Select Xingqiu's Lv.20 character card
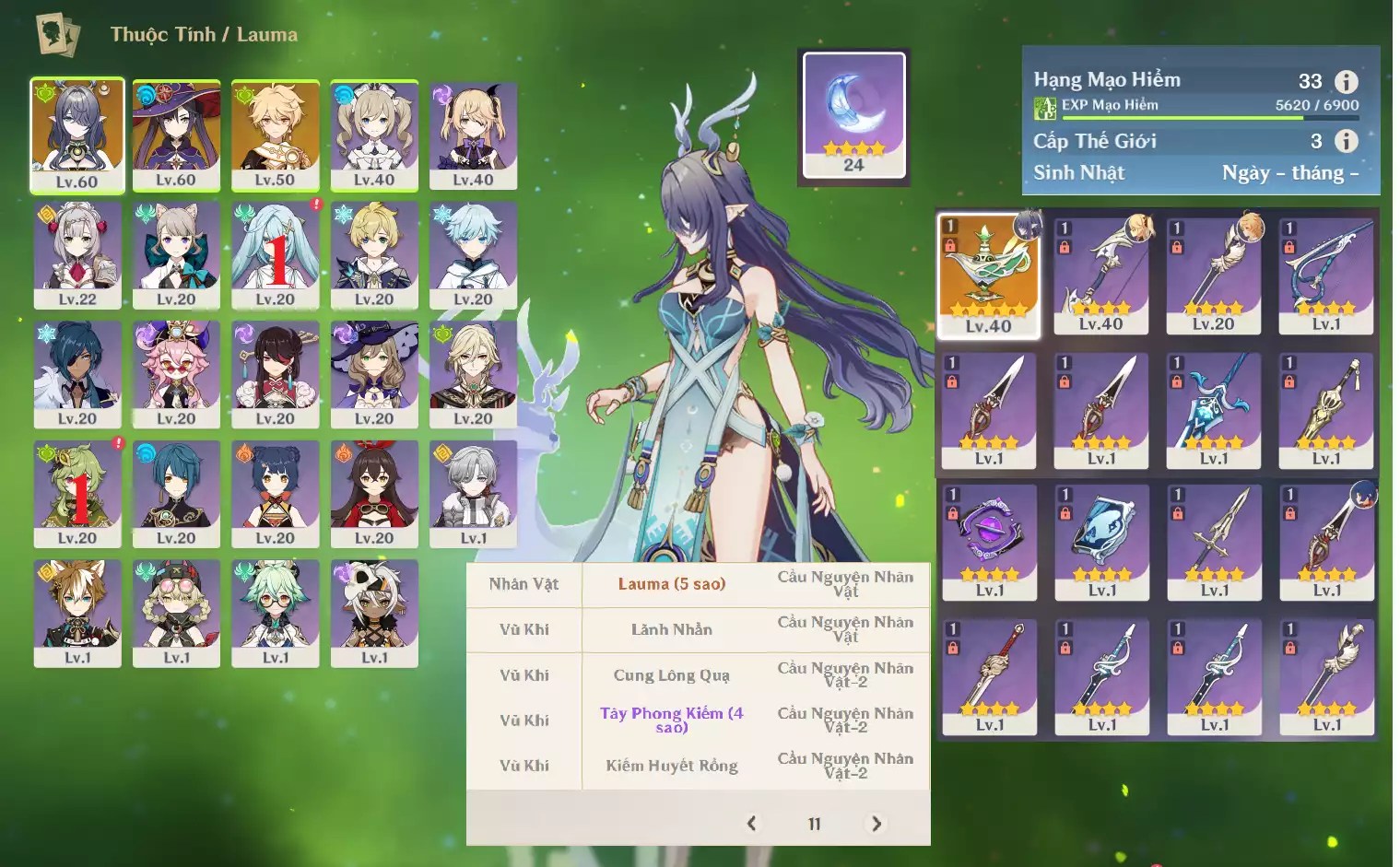The height and width of the screenshot is (867, 1400). point(176,493)
